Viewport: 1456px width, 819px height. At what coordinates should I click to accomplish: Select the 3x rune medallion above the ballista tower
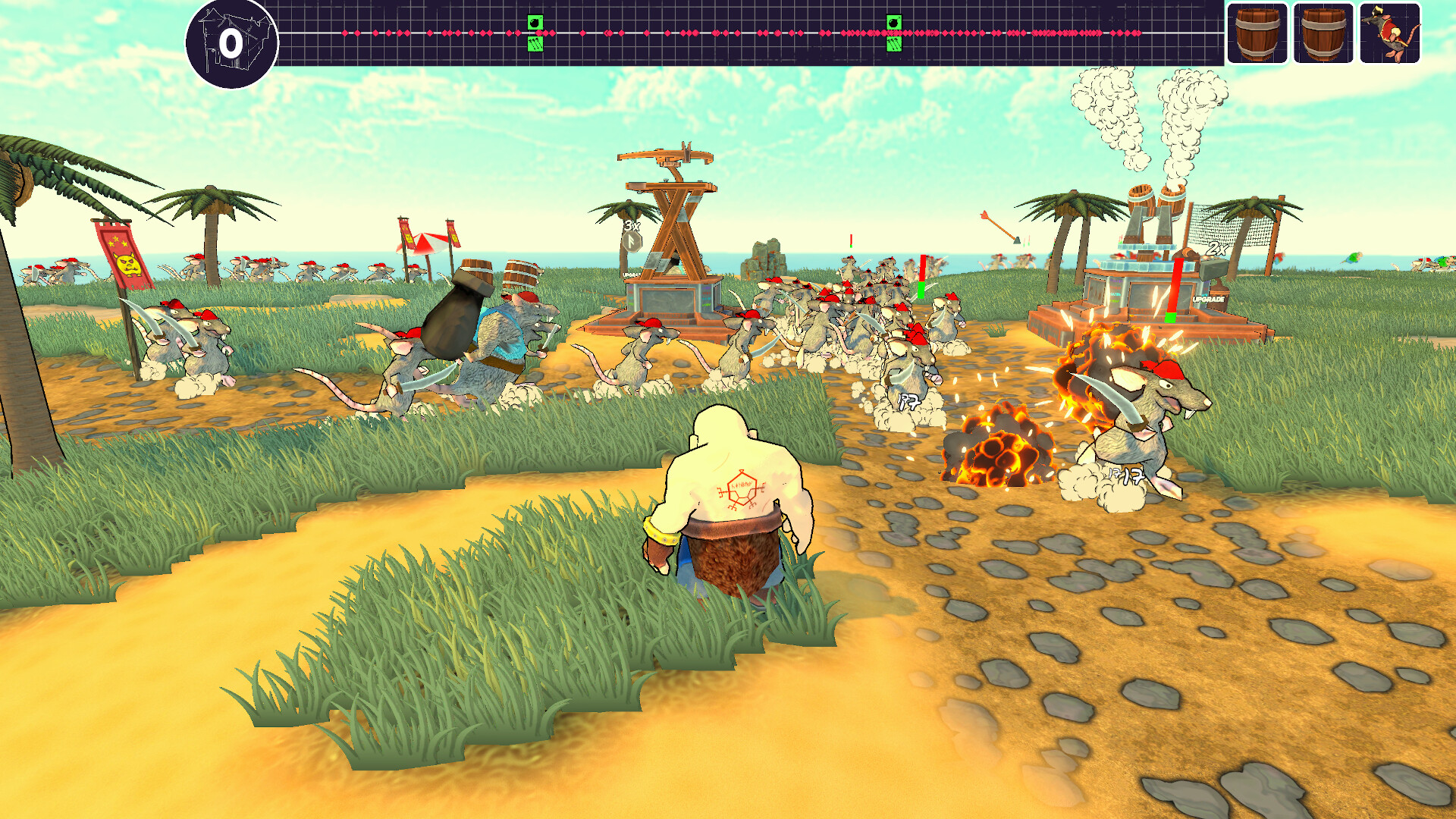(x=632, y=241)
